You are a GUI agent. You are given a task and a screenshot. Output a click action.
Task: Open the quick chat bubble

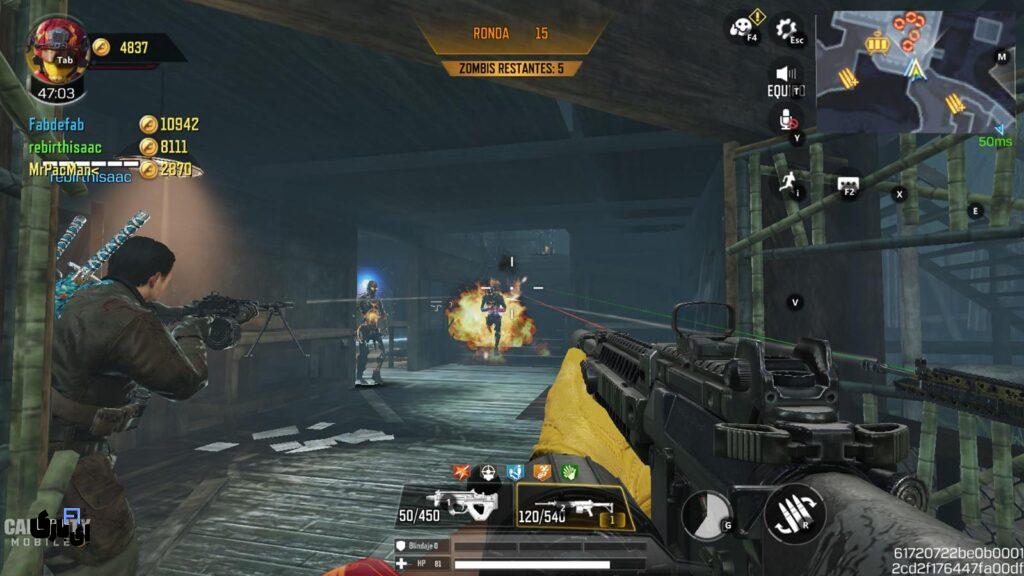coord(847,185)
